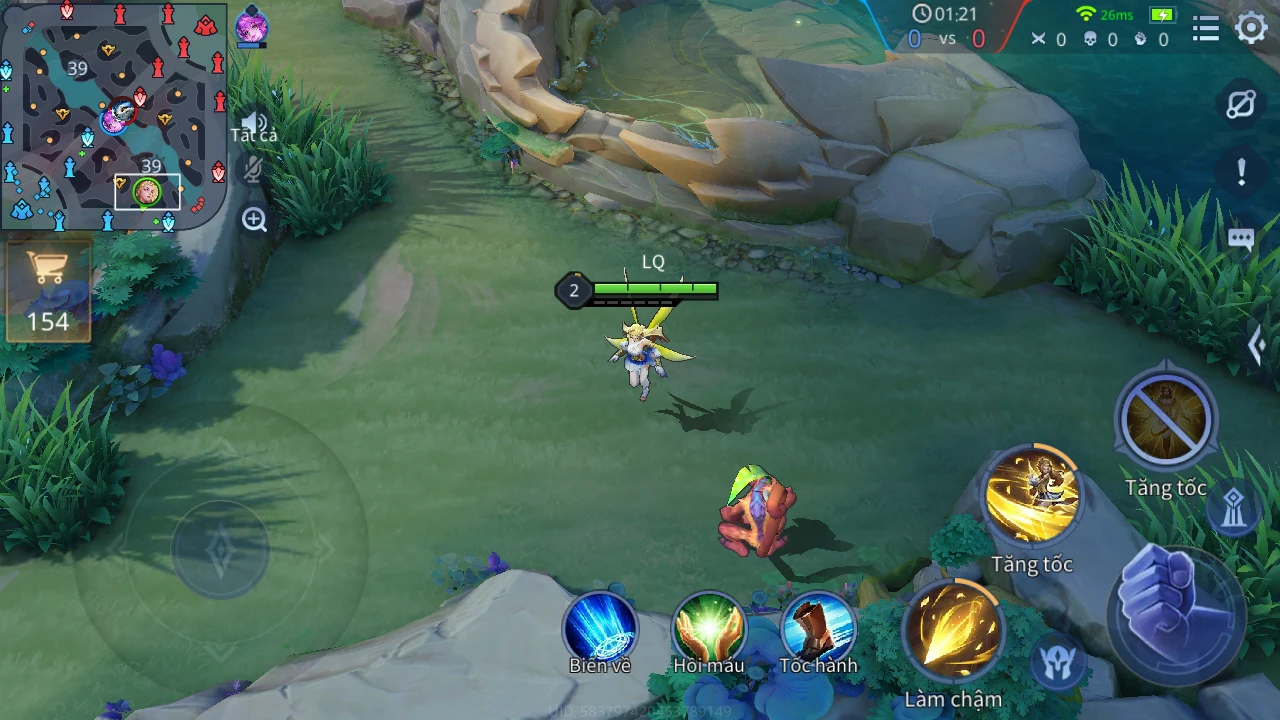Image resolution: width=1280 pixels, height=720 pixels.
Task: Expand the right-edge arrow panel
Action: (1257, 346)
